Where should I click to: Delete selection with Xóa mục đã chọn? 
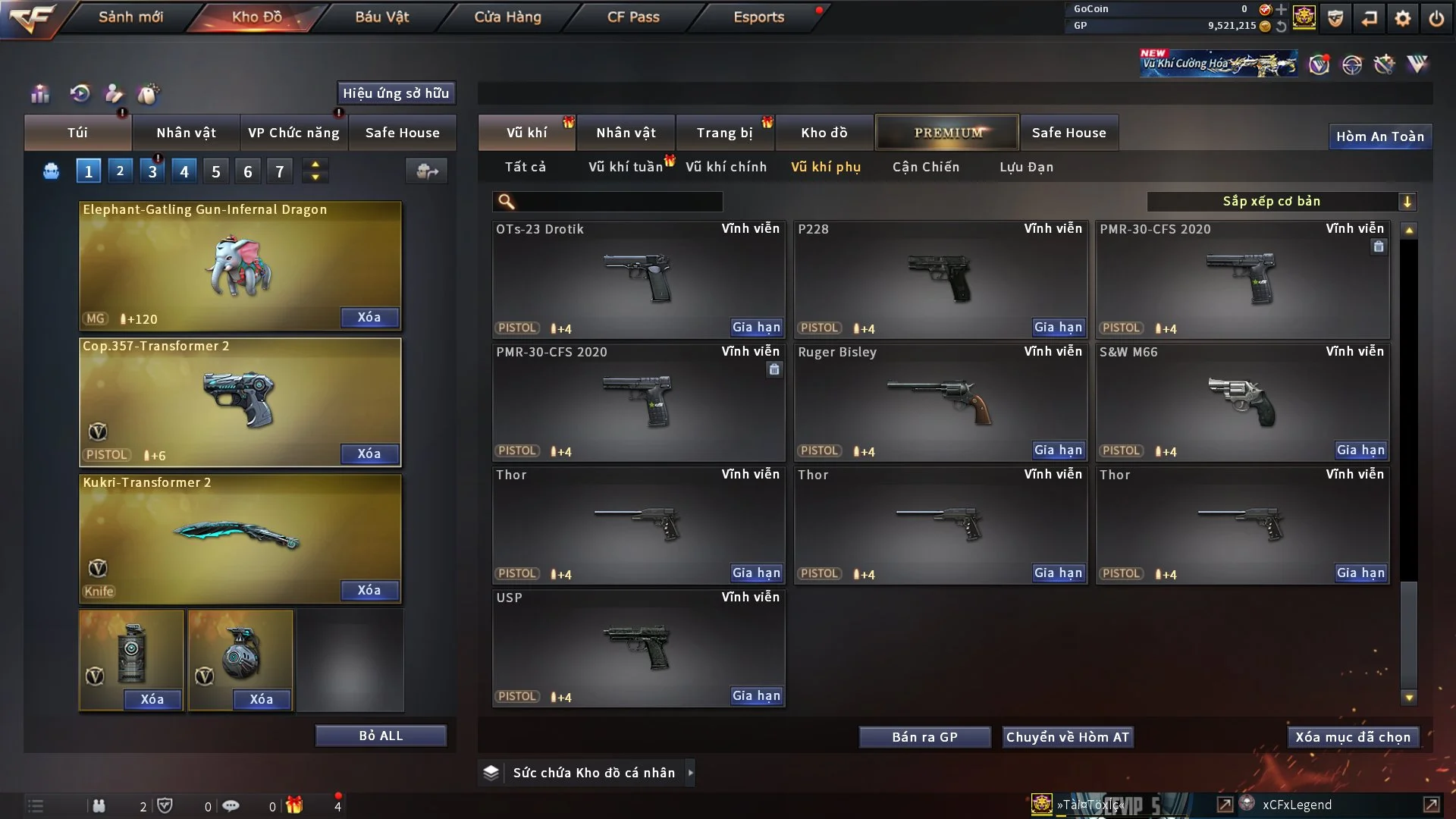point(1352,737)
